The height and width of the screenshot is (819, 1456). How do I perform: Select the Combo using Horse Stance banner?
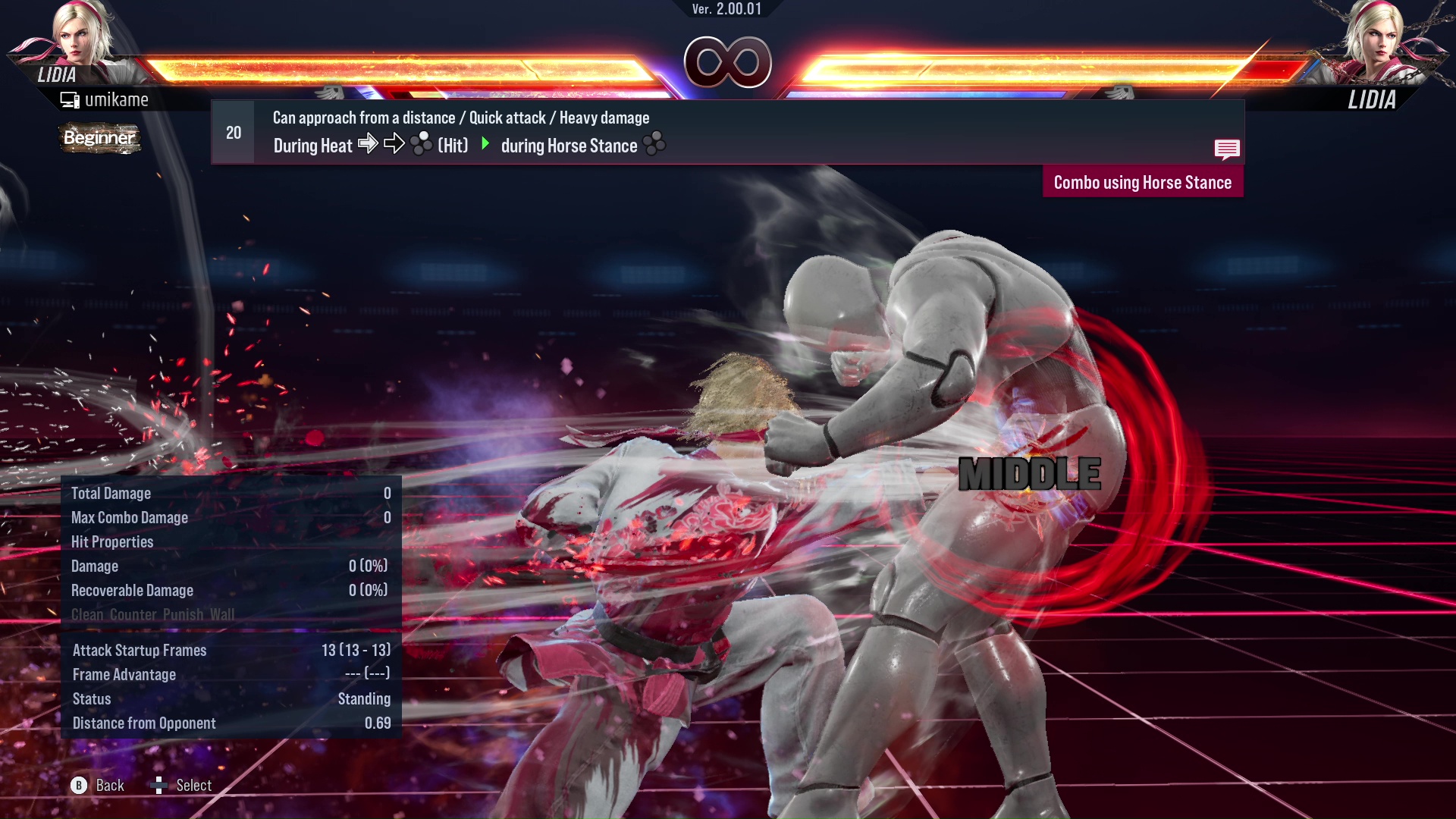point(1142,182)
